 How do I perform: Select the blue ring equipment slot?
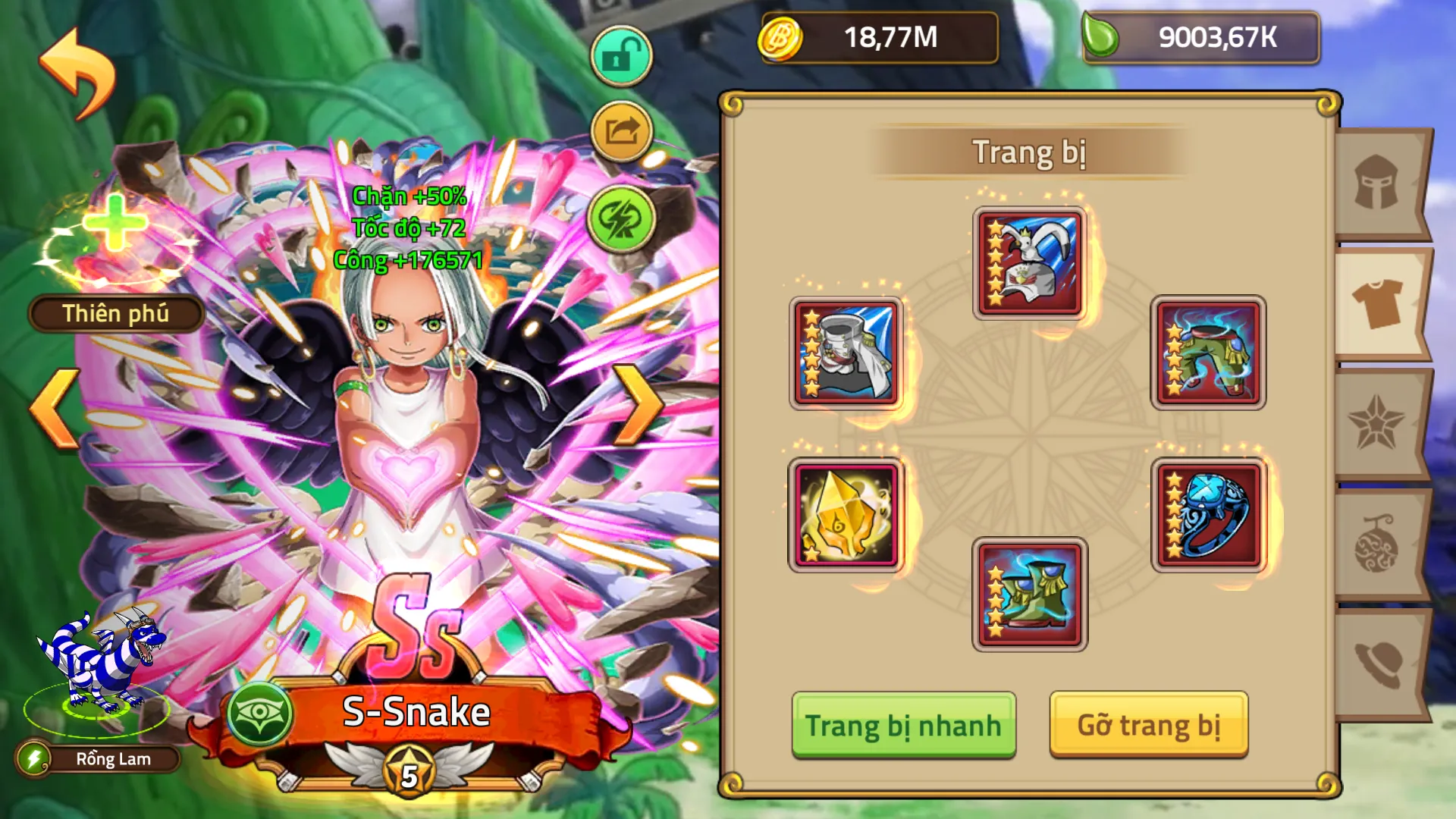pos(1209,516)
